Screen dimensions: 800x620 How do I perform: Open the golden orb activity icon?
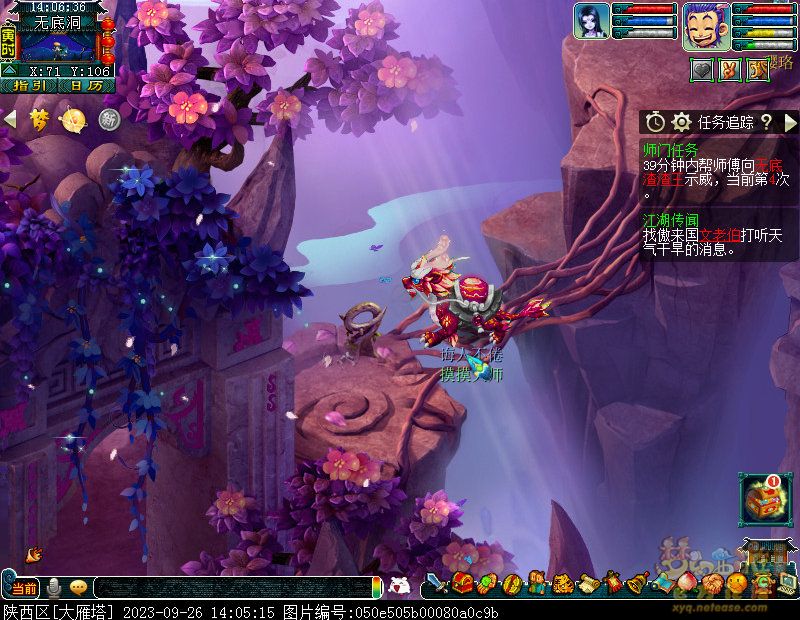click(x=73, y=120)
